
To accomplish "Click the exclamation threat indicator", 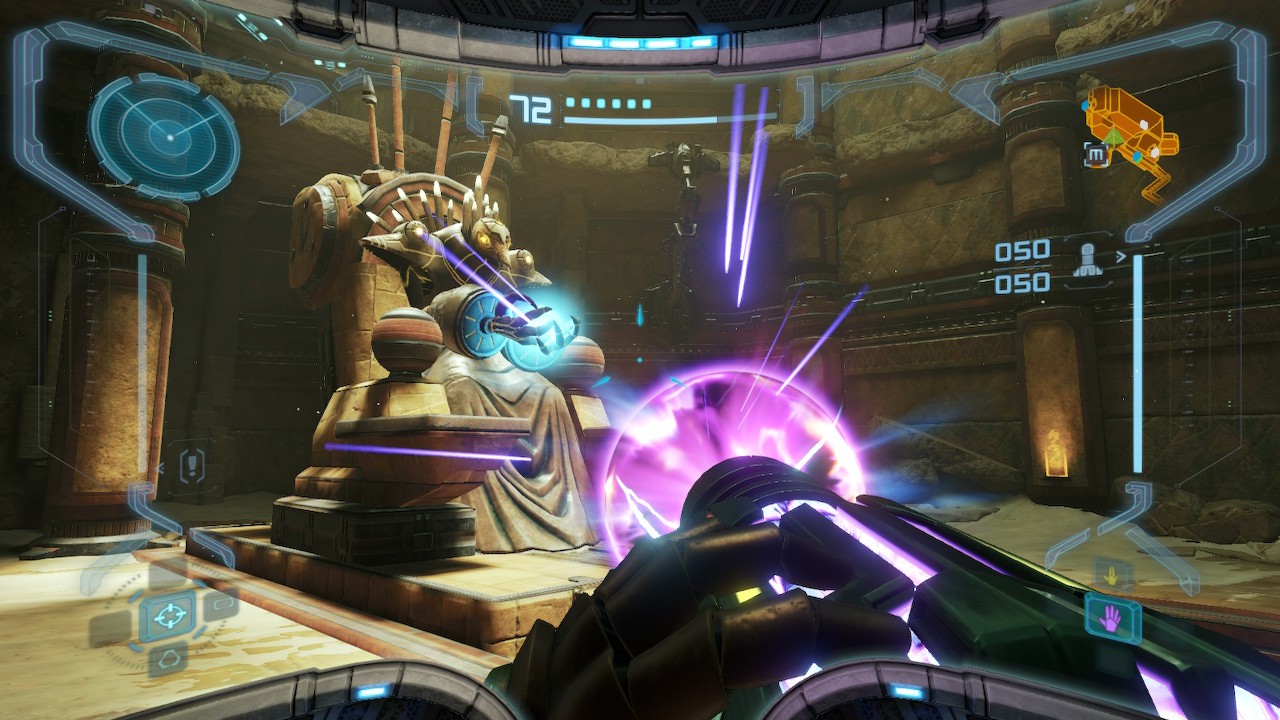I will click(x=190, y=465).
